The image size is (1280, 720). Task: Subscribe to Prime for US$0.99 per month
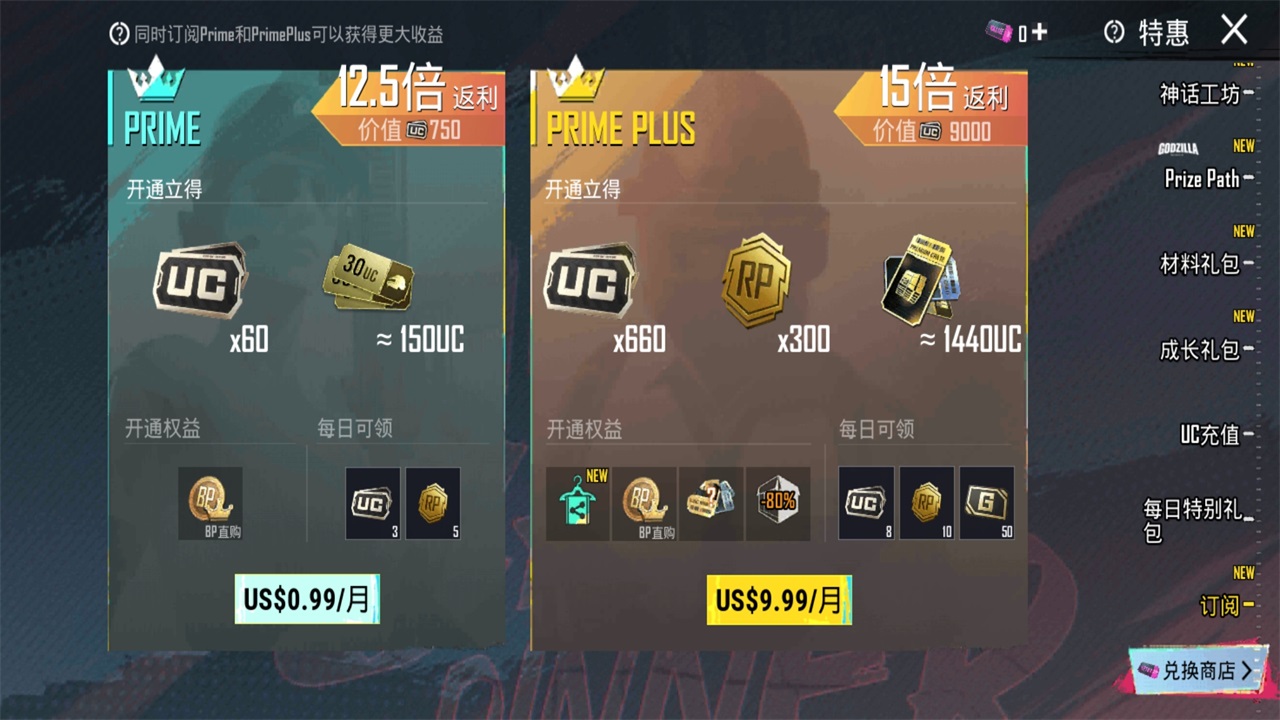tap(307, 599)
